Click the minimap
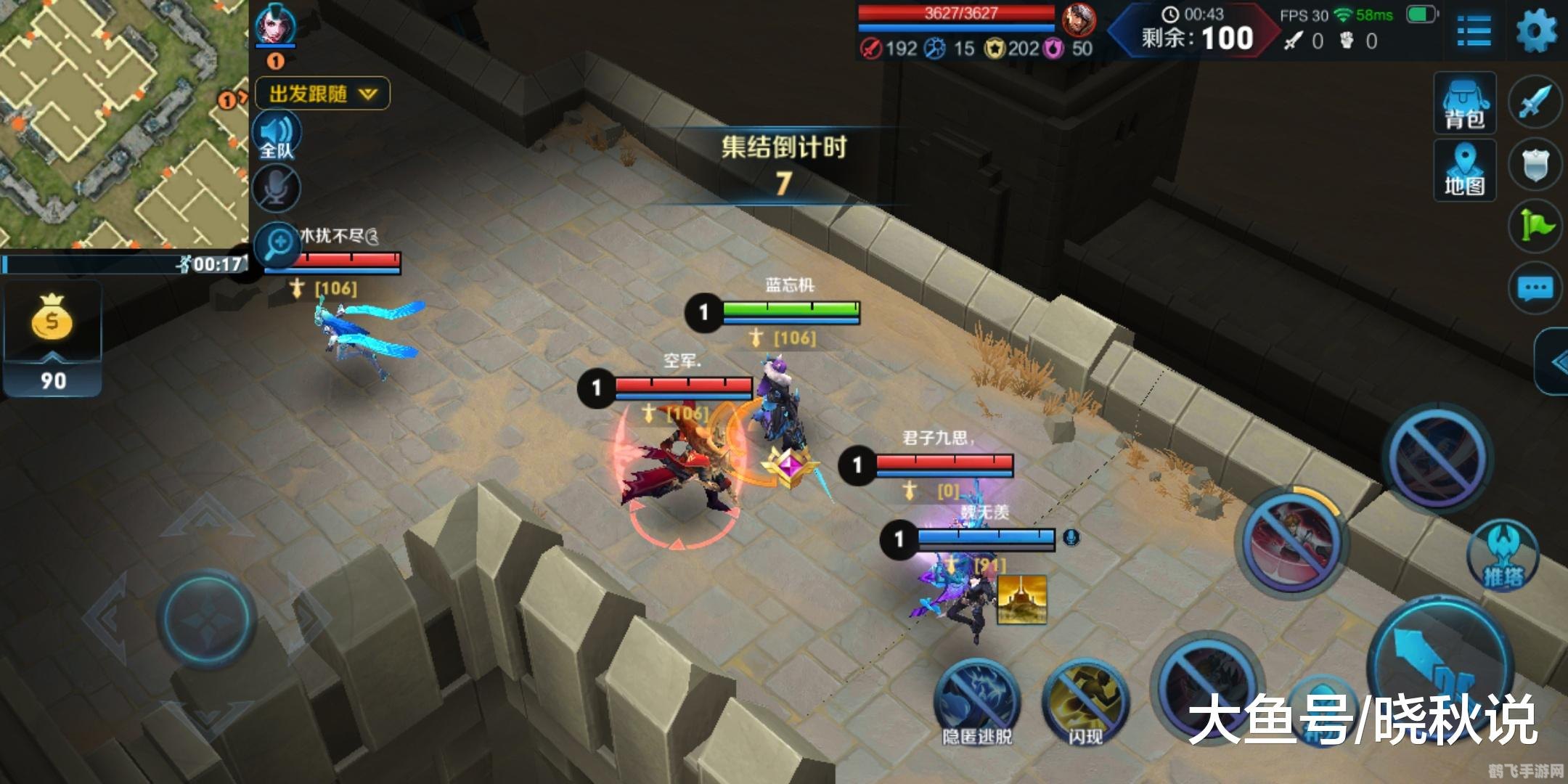 [123, 123]
